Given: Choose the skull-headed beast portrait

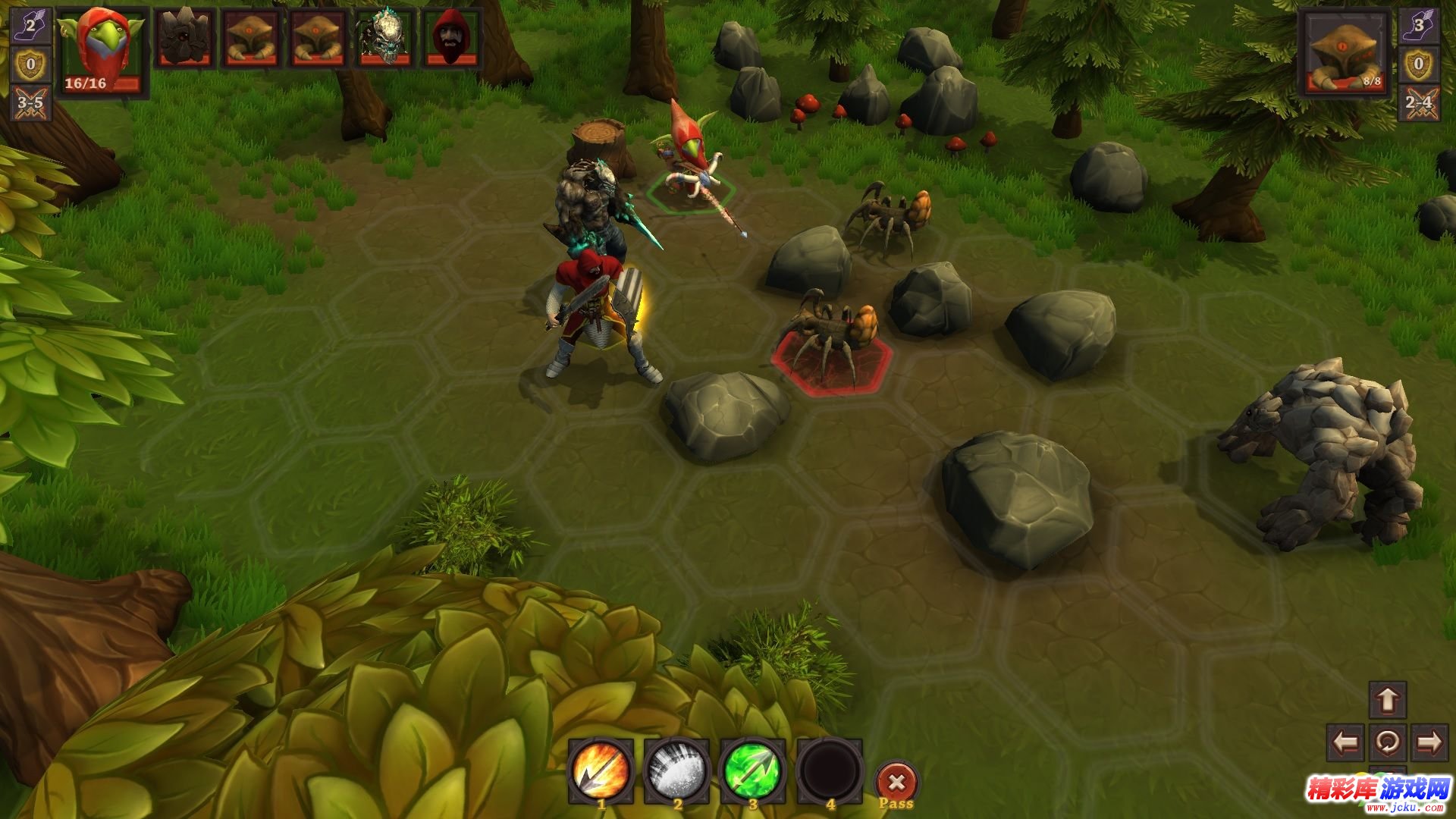Looking at the screenshot, I should 385,38.
